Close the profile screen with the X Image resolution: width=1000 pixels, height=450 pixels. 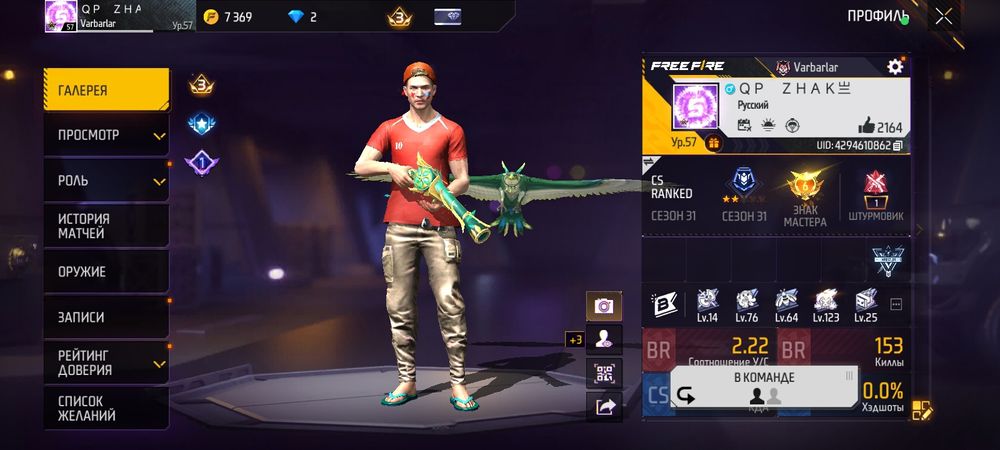(943, 16)
